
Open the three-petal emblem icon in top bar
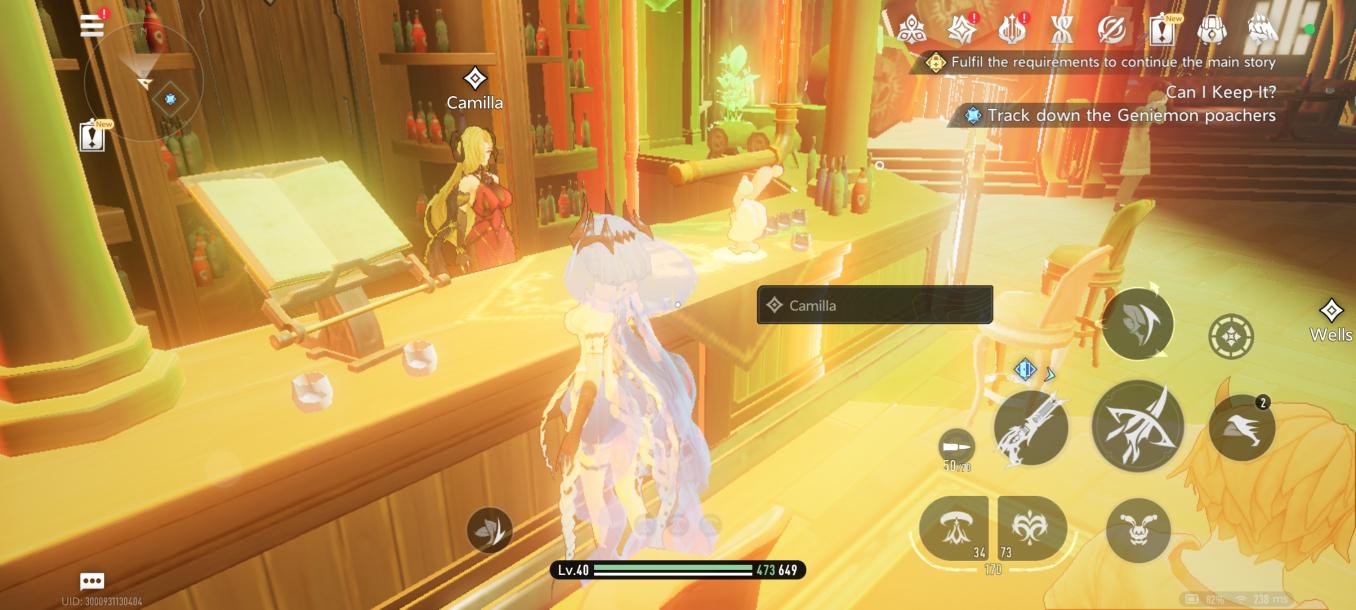point(911,31)
